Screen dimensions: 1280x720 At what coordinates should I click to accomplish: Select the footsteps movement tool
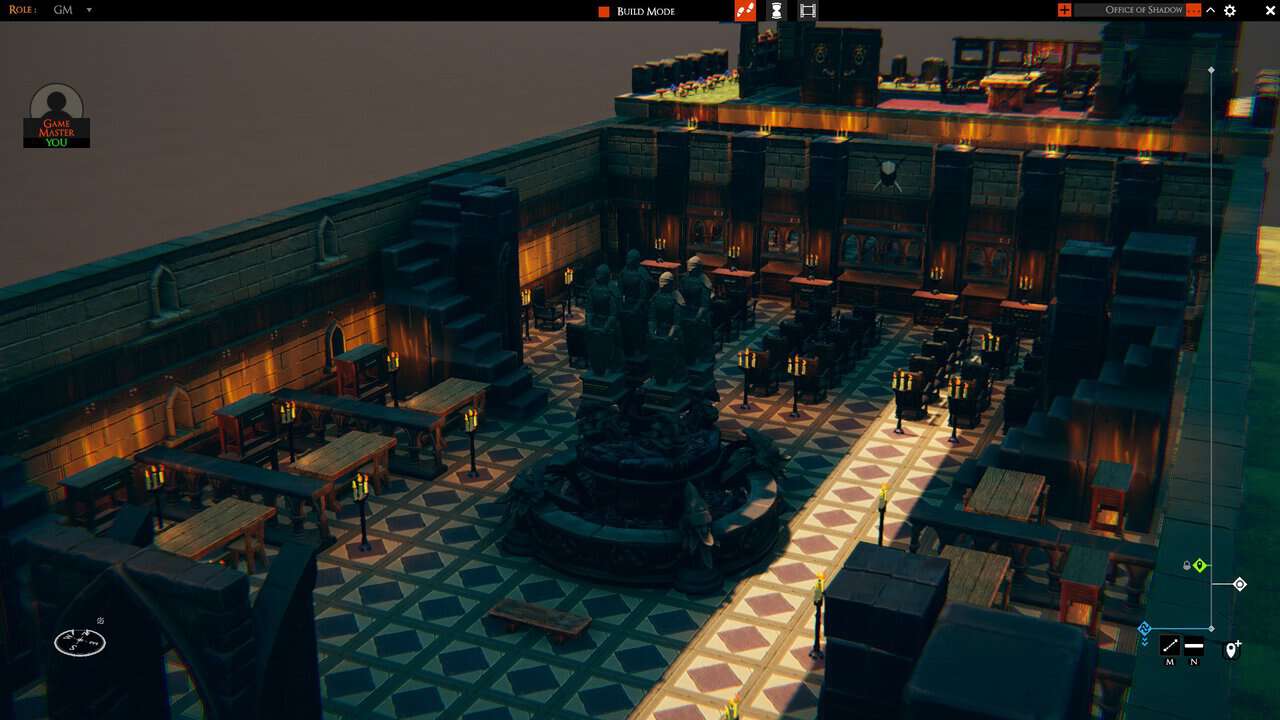[x=744, y=10]
